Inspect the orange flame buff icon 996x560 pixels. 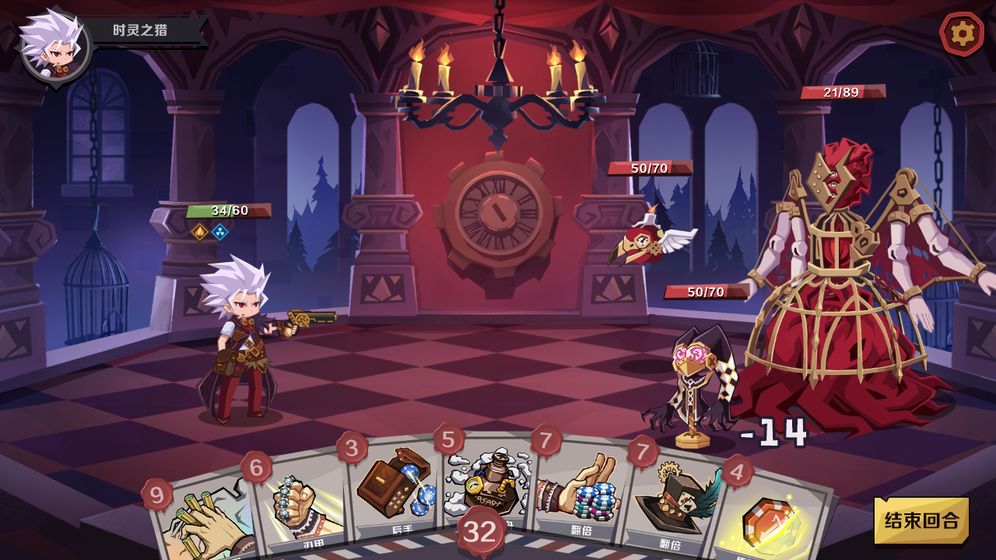pyautogui.click(x=200, y=232)
